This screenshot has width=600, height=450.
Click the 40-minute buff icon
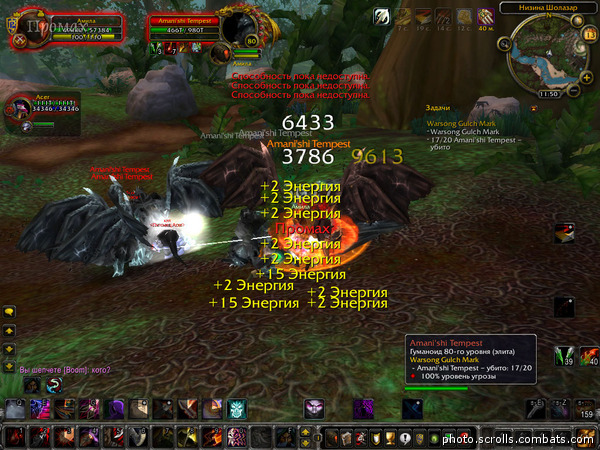click(x=486, y=17)
